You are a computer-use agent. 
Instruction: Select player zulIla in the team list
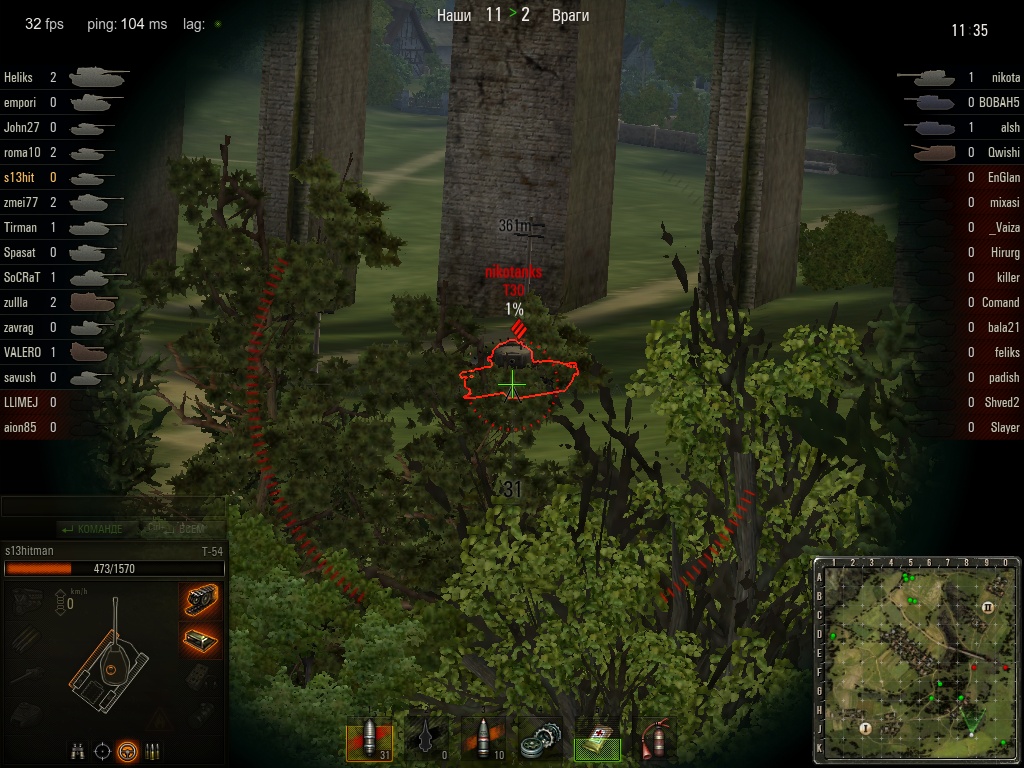coord(18,302)
